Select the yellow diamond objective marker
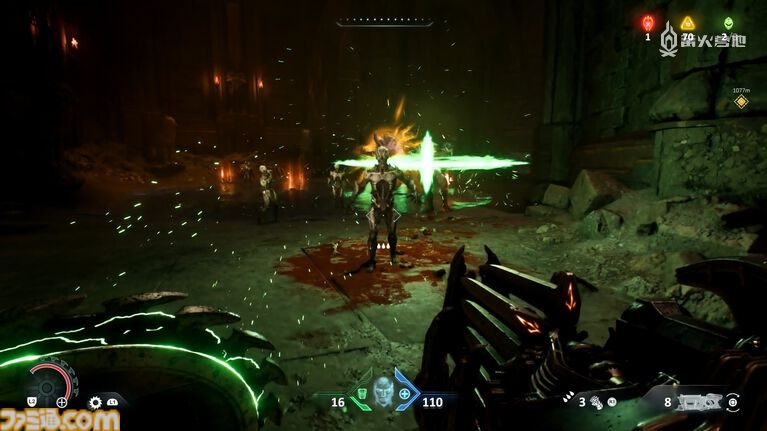The width and height of the screenshot is (767, 431). point(741,101)
